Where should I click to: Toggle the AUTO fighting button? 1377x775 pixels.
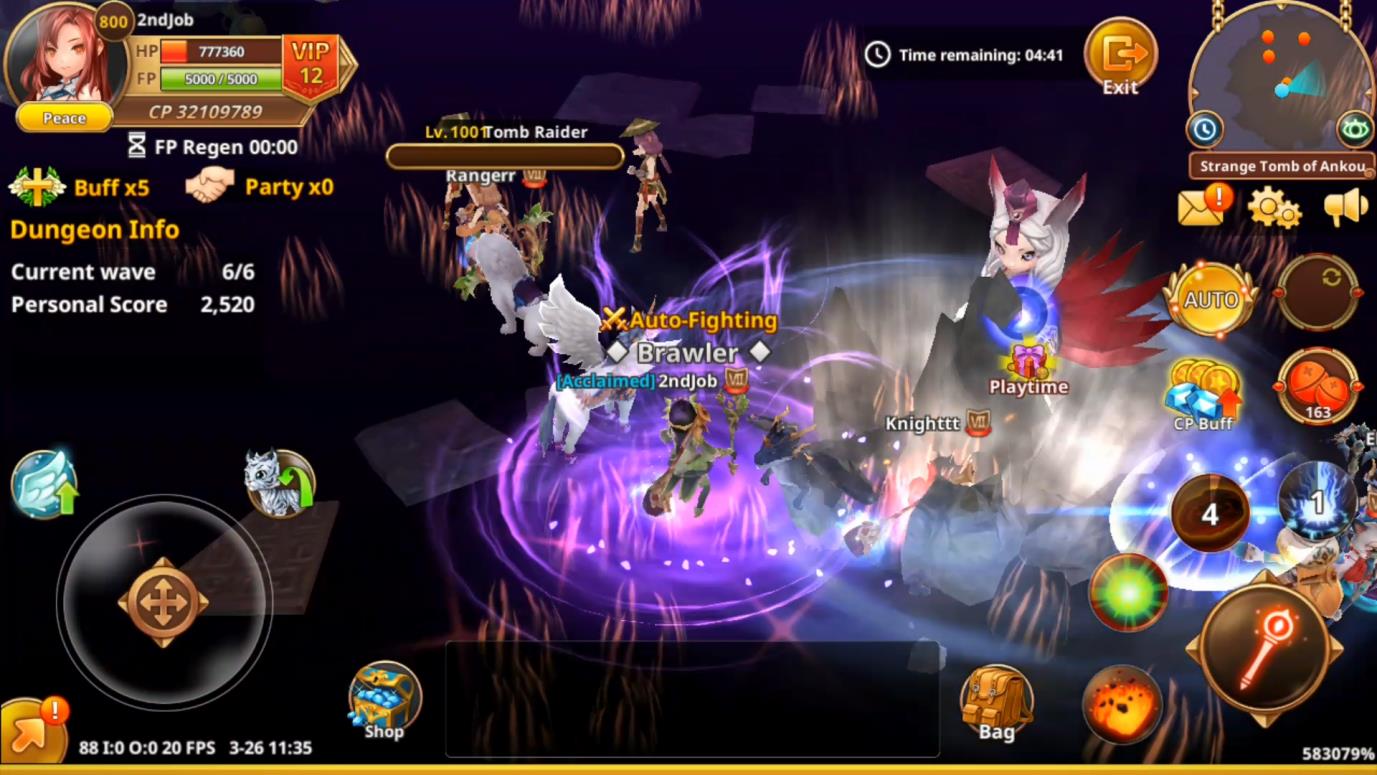click(1210, 300)
